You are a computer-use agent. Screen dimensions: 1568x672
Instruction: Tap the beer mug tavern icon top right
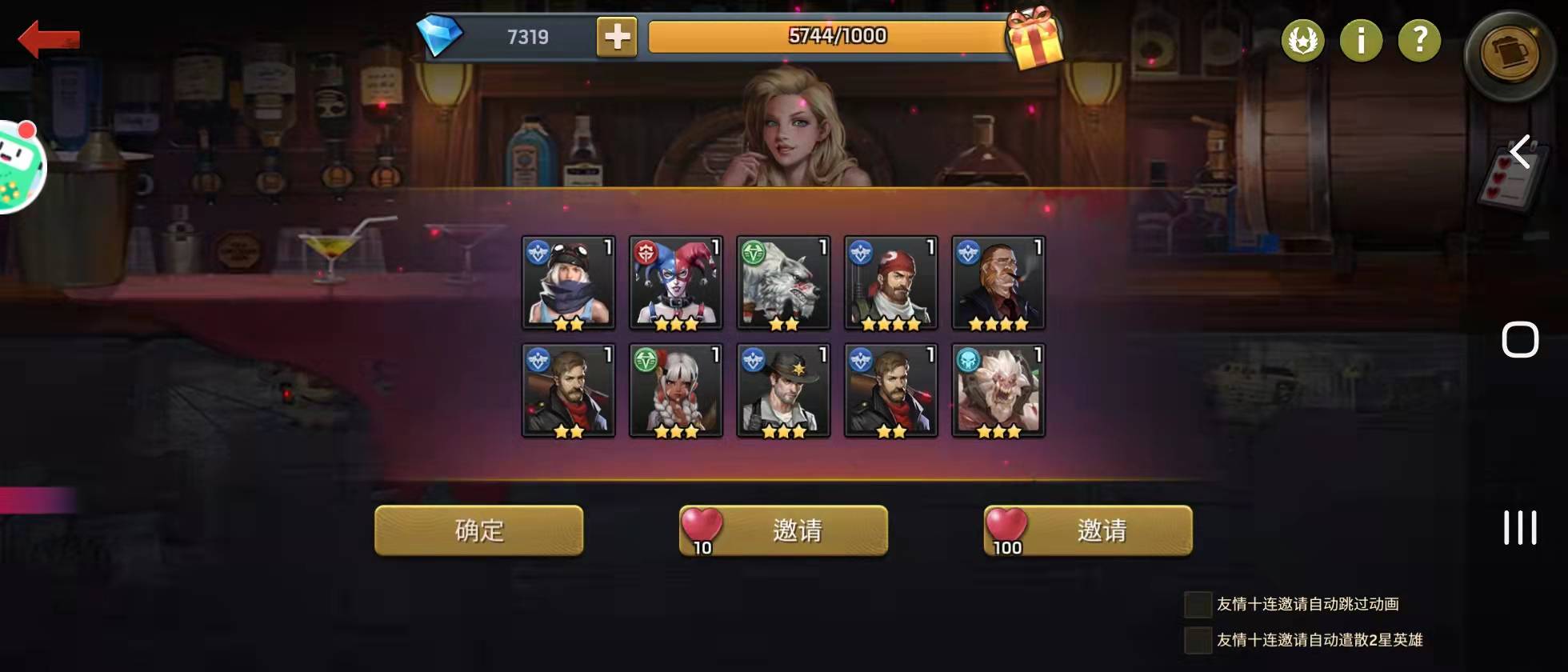tap(1507, 50)
